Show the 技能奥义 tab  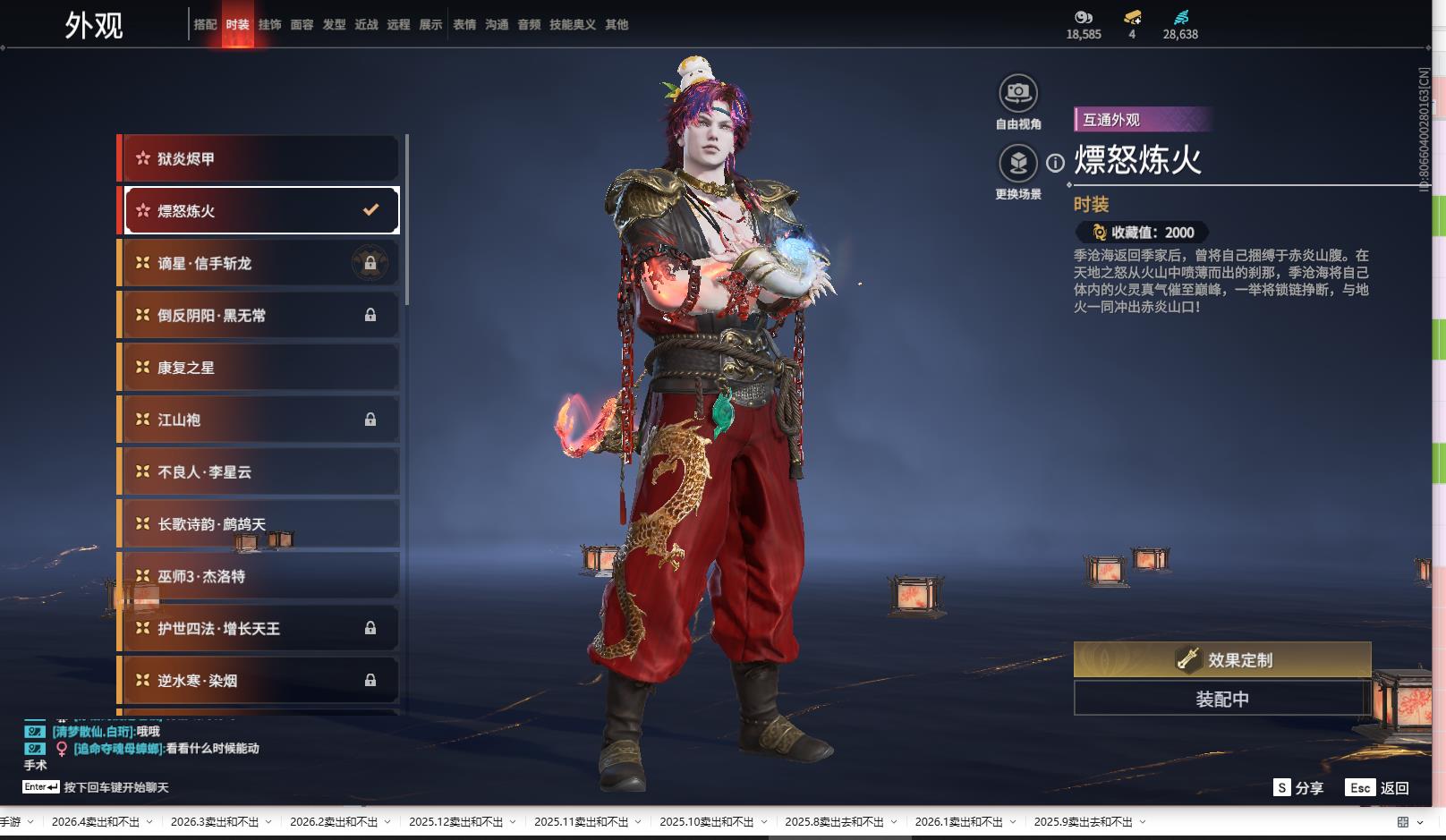572,25
